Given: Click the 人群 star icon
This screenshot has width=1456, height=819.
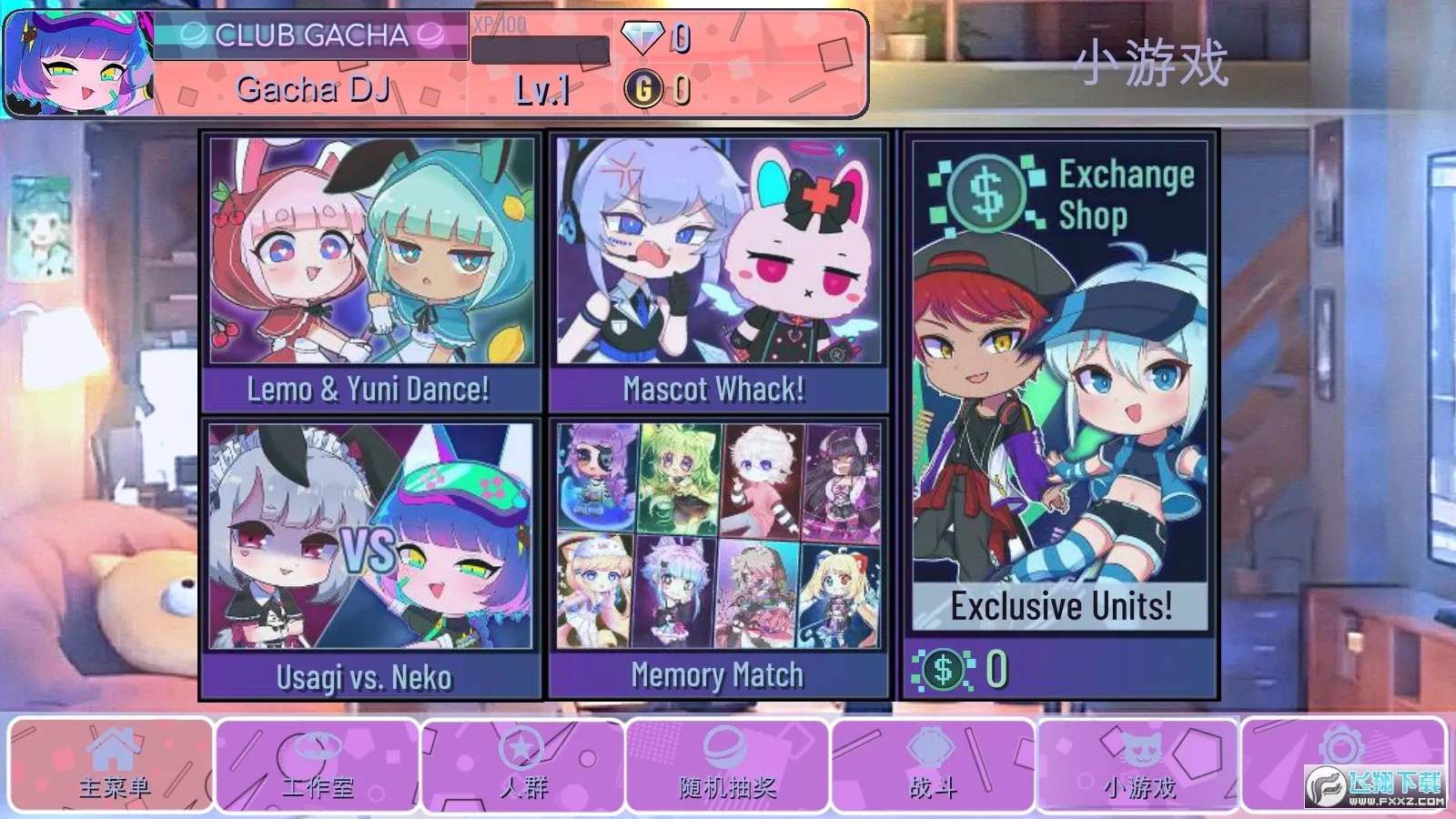Looking at the screenshot, I should [520, 748].
